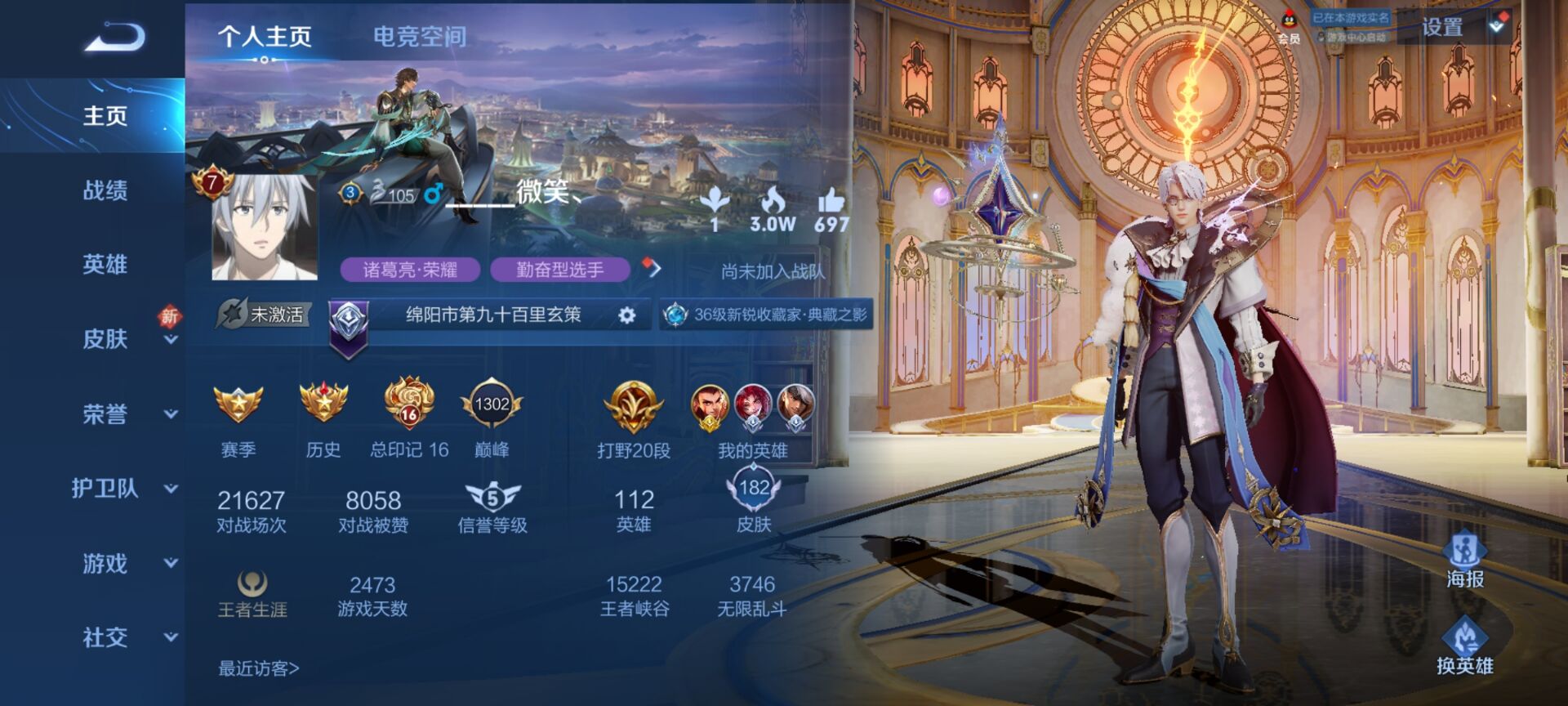This screenshot has height=706, width=1568.
Task: Switch to the 电竞空间 tab
Action: click(419, 37)
